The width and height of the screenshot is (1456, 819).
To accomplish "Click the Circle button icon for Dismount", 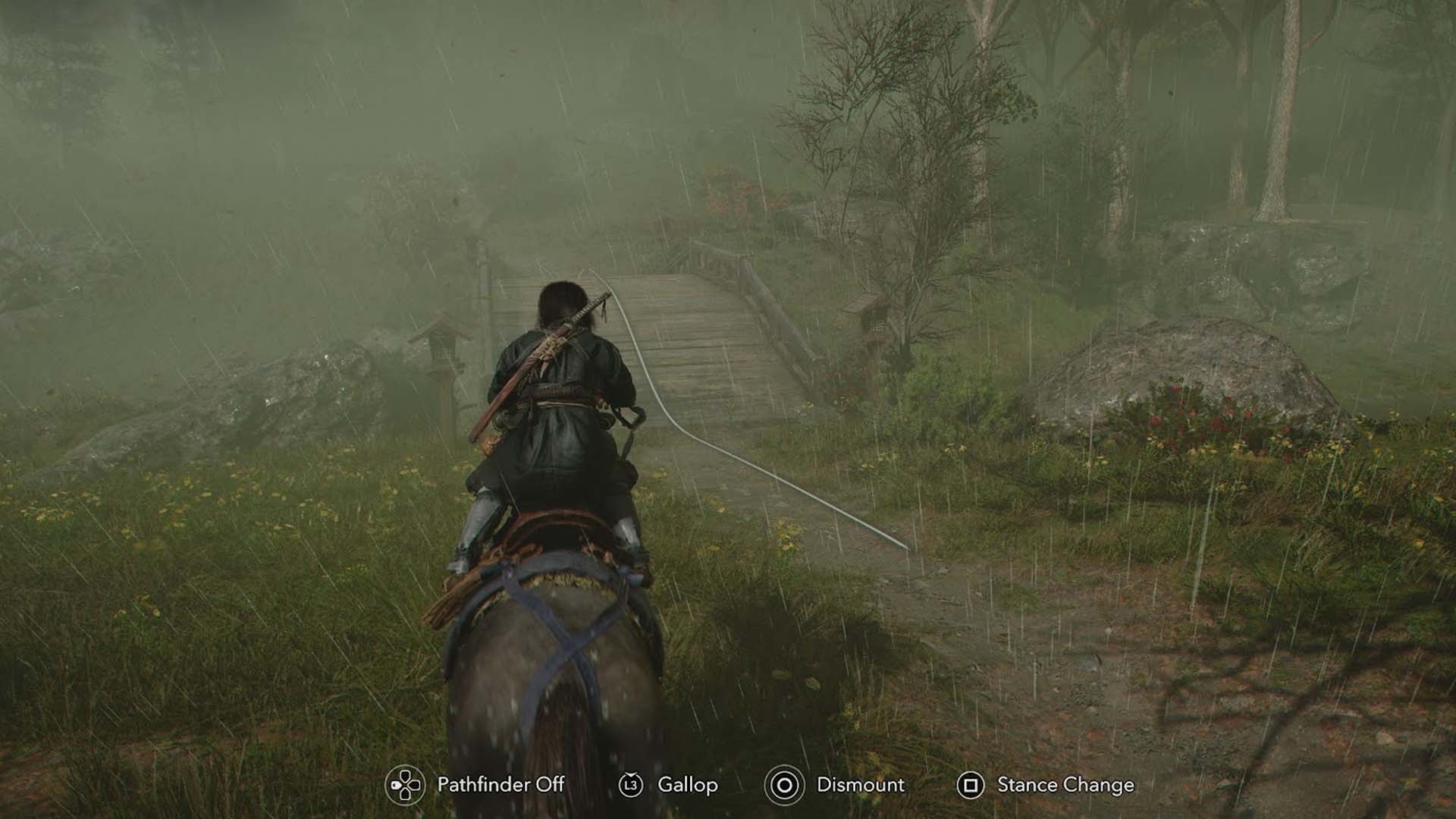I will (x=786, y=786).
